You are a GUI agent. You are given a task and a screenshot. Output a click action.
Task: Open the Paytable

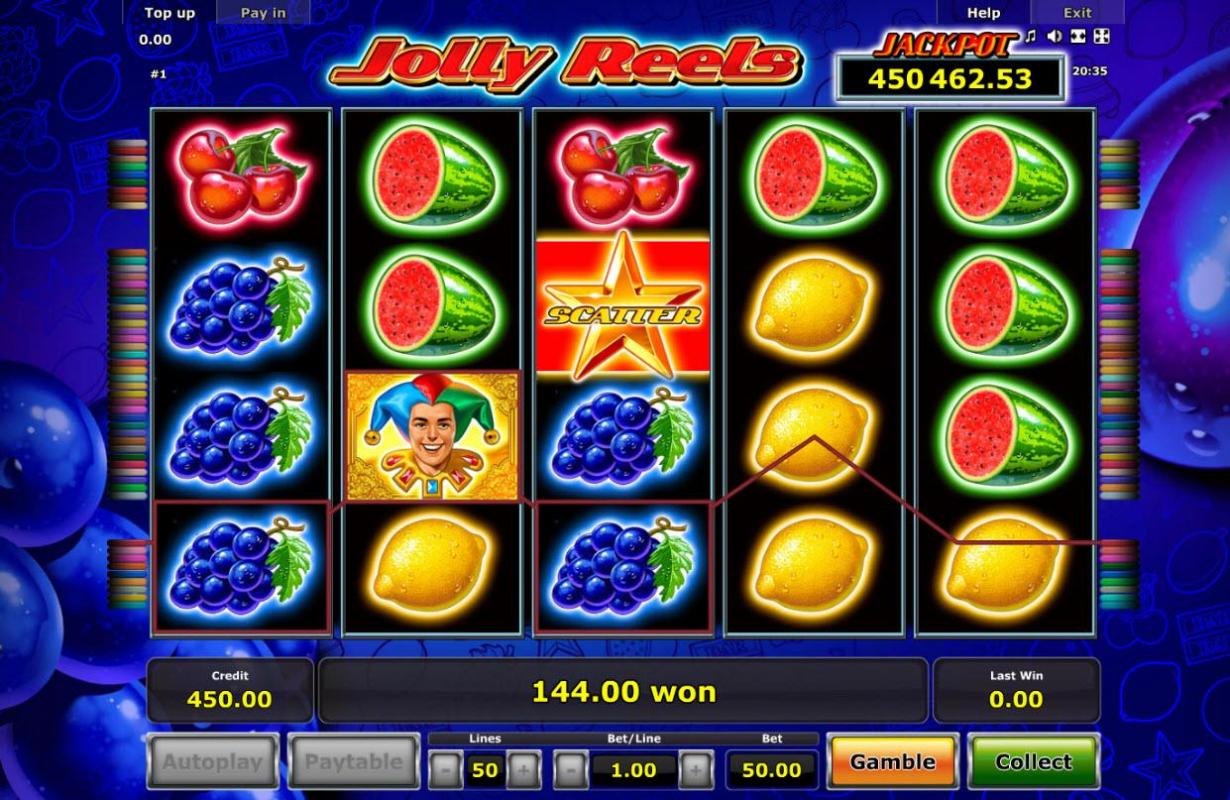coord(354,762)
